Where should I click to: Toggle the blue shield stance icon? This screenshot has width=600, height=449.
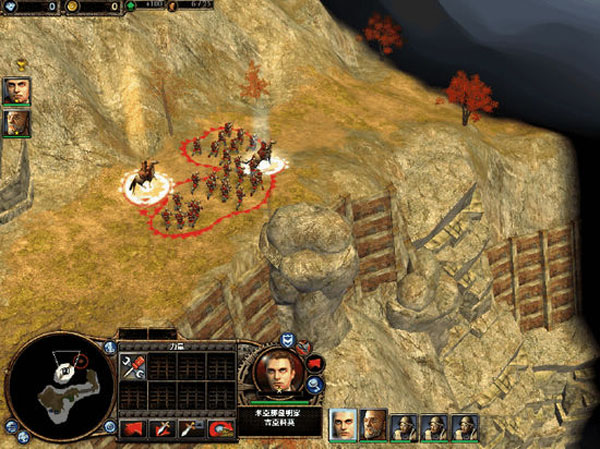click(x=286, y=339)
